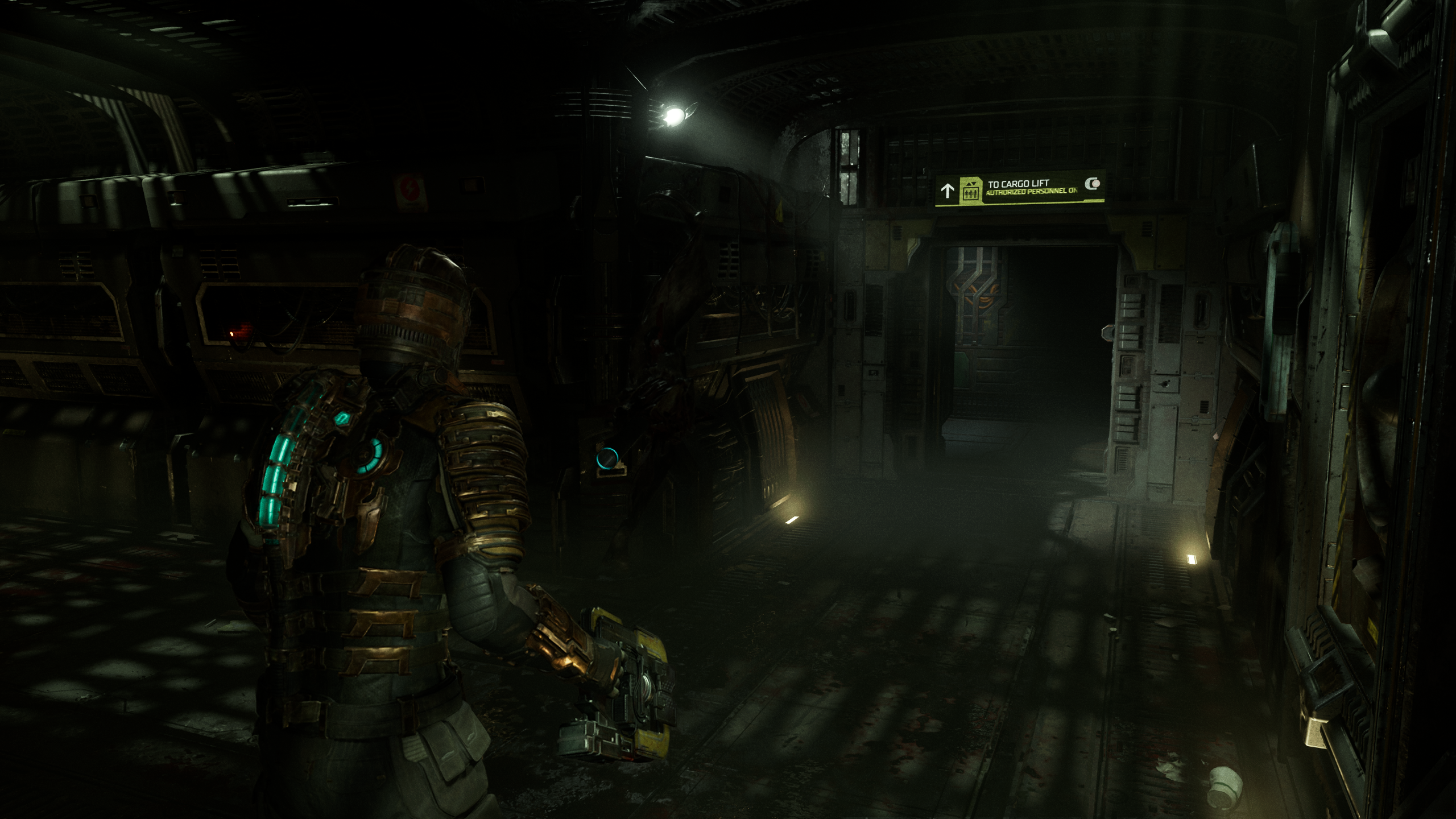Select the blue circular interaction marker
Image resolution: width=1456 pixels, height=819 pixels.
point(607,457)
